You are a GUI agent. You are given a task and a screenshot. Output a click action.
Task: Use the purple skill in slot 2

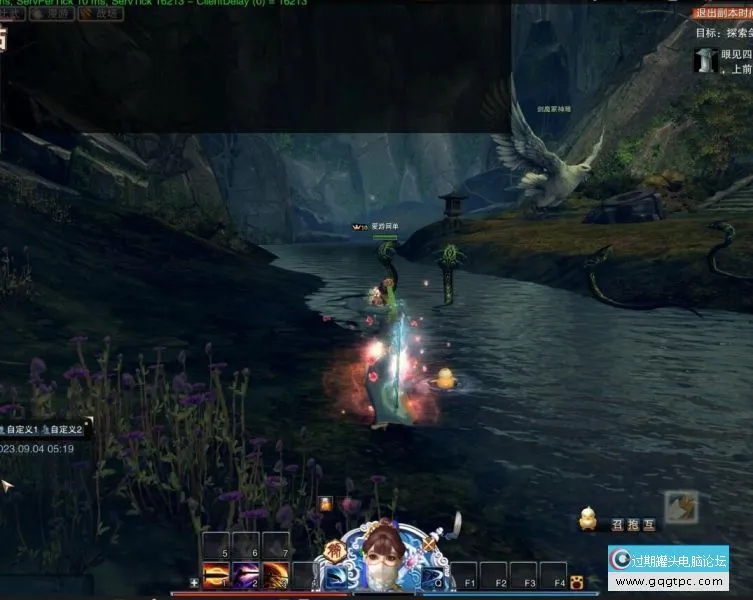click(246, 577)
